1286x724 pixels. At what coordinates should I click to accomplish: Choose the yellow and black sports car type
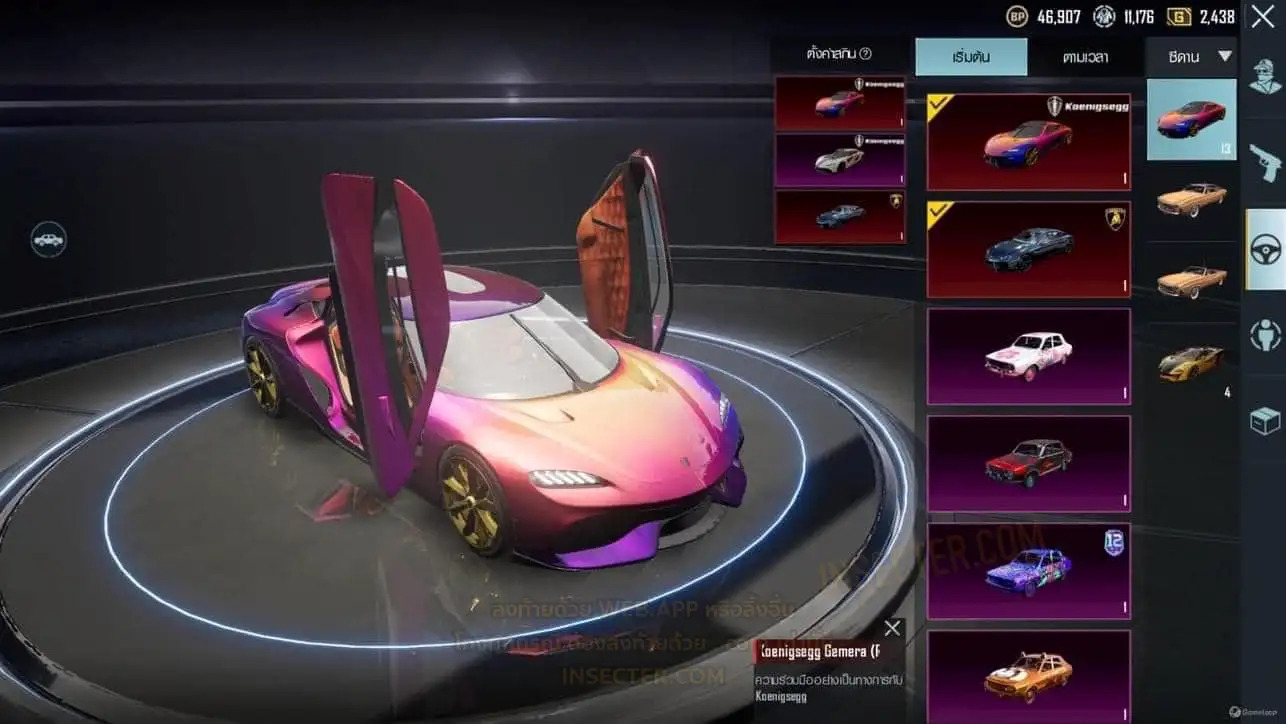click(1191, 361)
